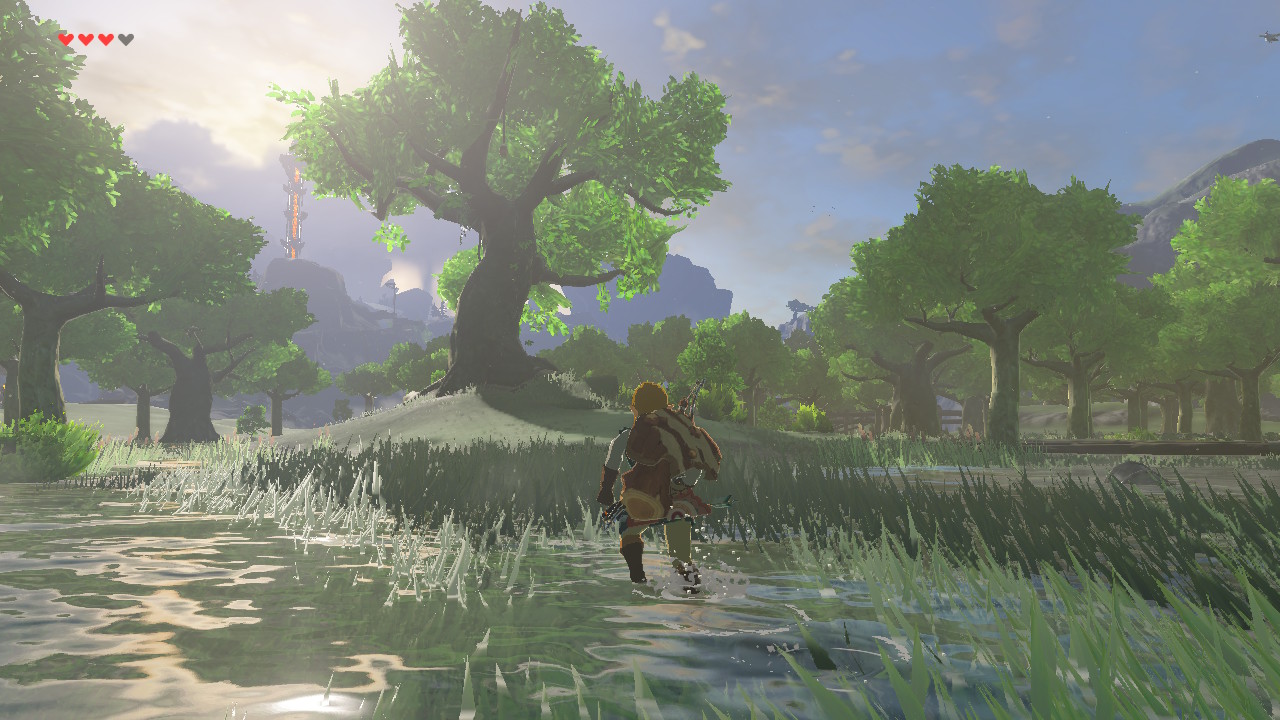
Task: Click the first red heart icon
Action: (64, 39)
